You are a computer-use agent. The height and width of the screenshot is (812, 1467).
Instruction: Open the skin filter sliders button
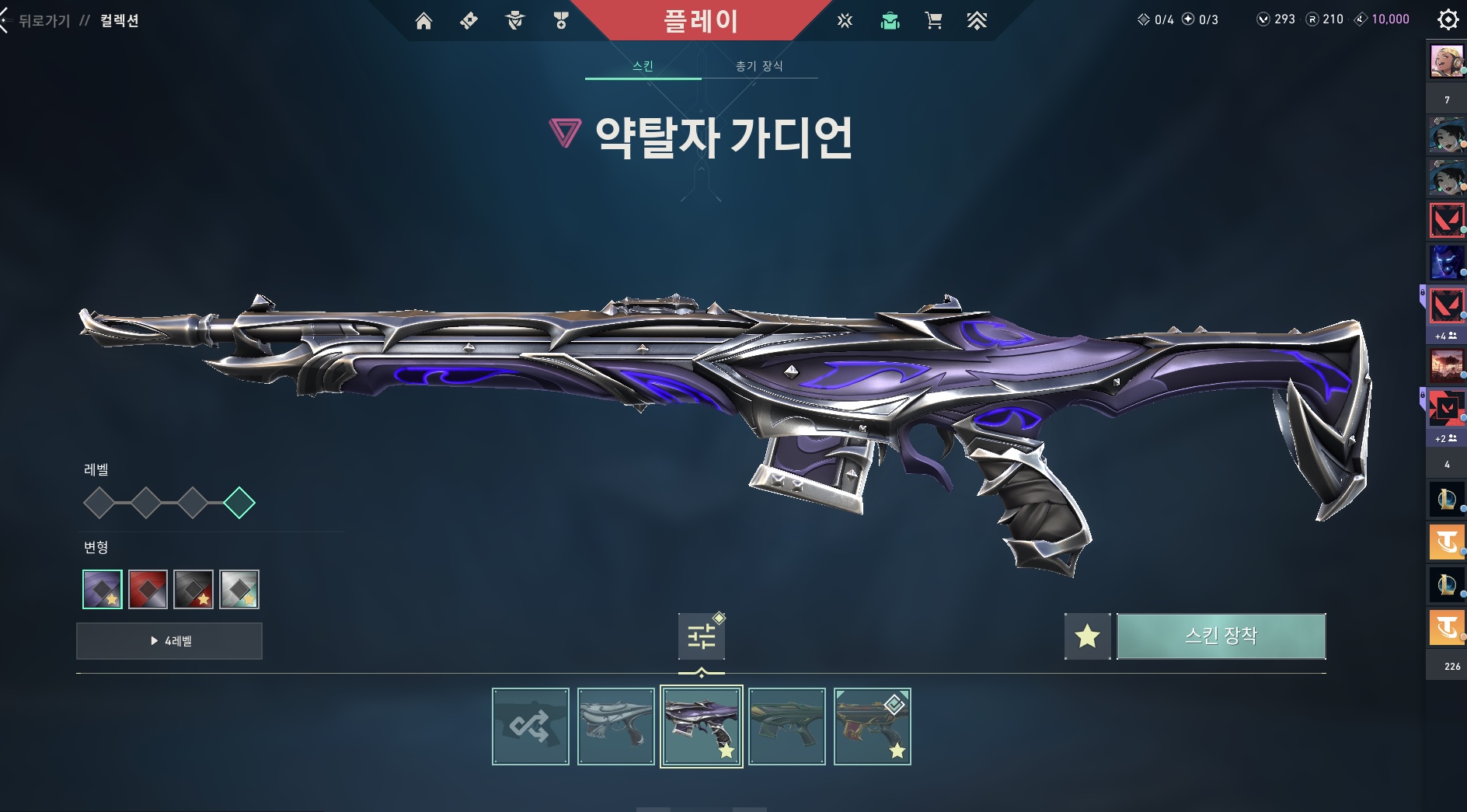[x=701, y=636]
